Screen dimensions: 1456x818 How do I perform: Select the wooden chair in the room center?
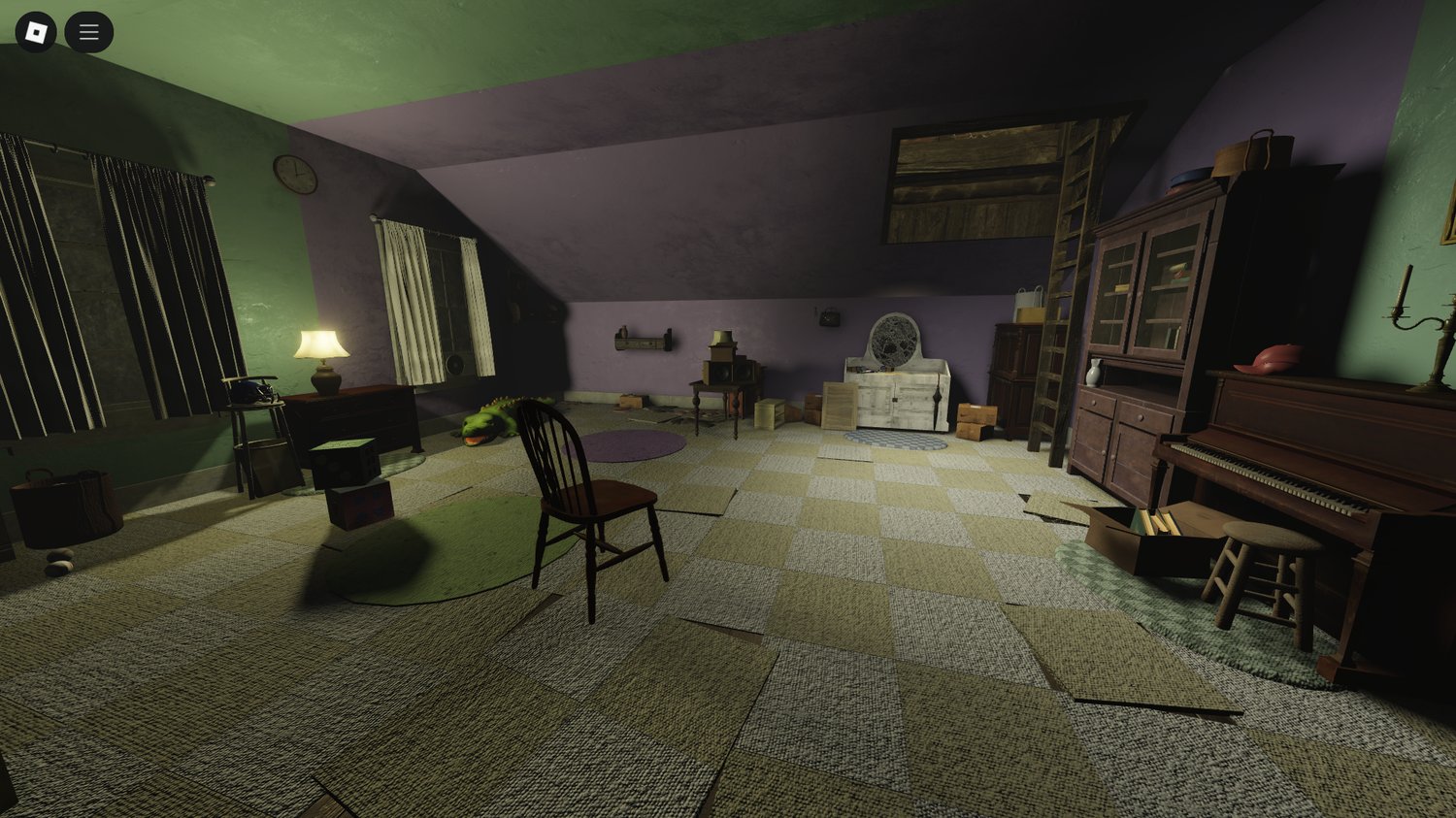pyautogui.click(x=590, y=505)
